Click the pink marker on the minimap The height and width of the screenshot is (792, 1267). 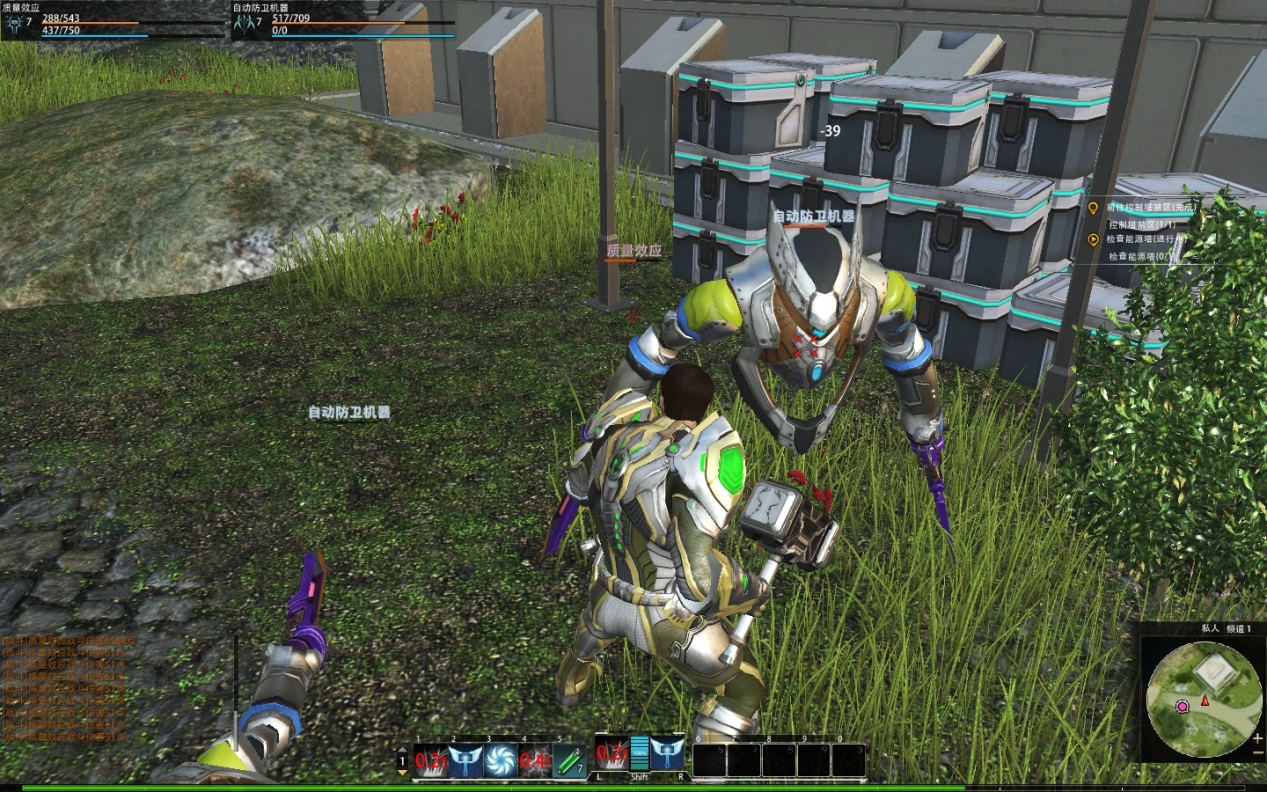(x=1182, y=706)
